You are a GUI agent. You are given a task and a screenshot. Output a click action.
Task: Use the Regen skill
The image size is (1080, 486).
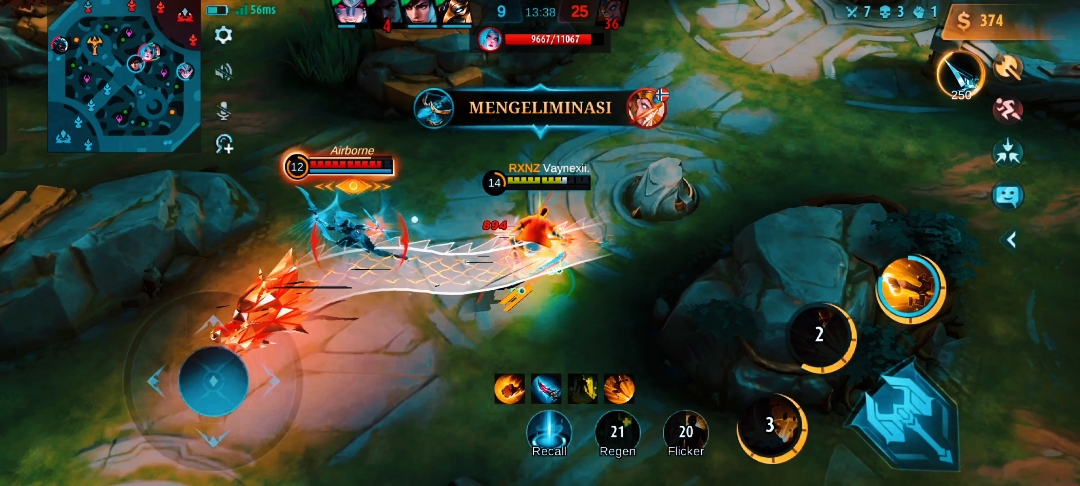(x=617, y=432)
